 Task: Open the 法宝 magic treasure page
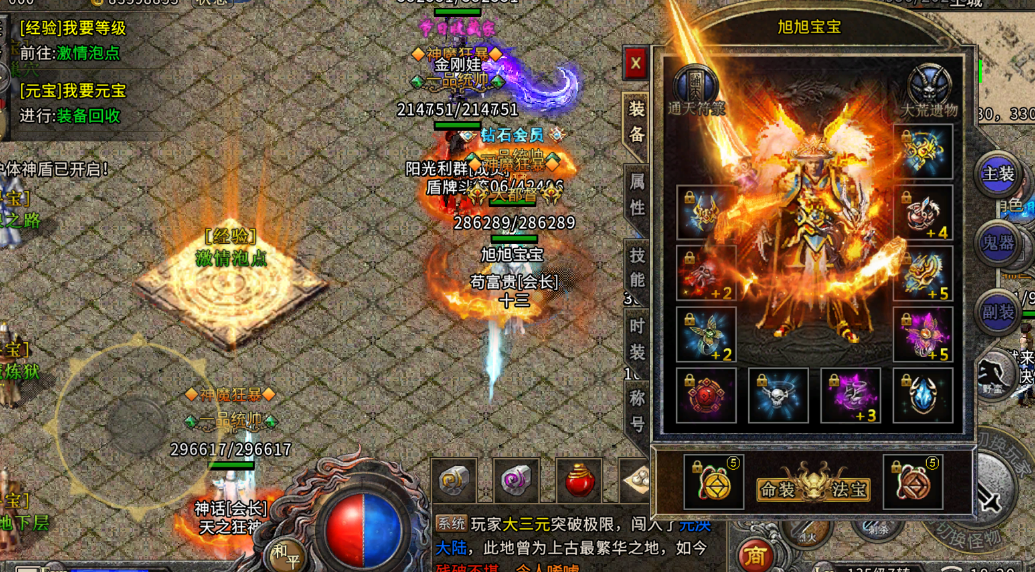click(x=849, y=489)
